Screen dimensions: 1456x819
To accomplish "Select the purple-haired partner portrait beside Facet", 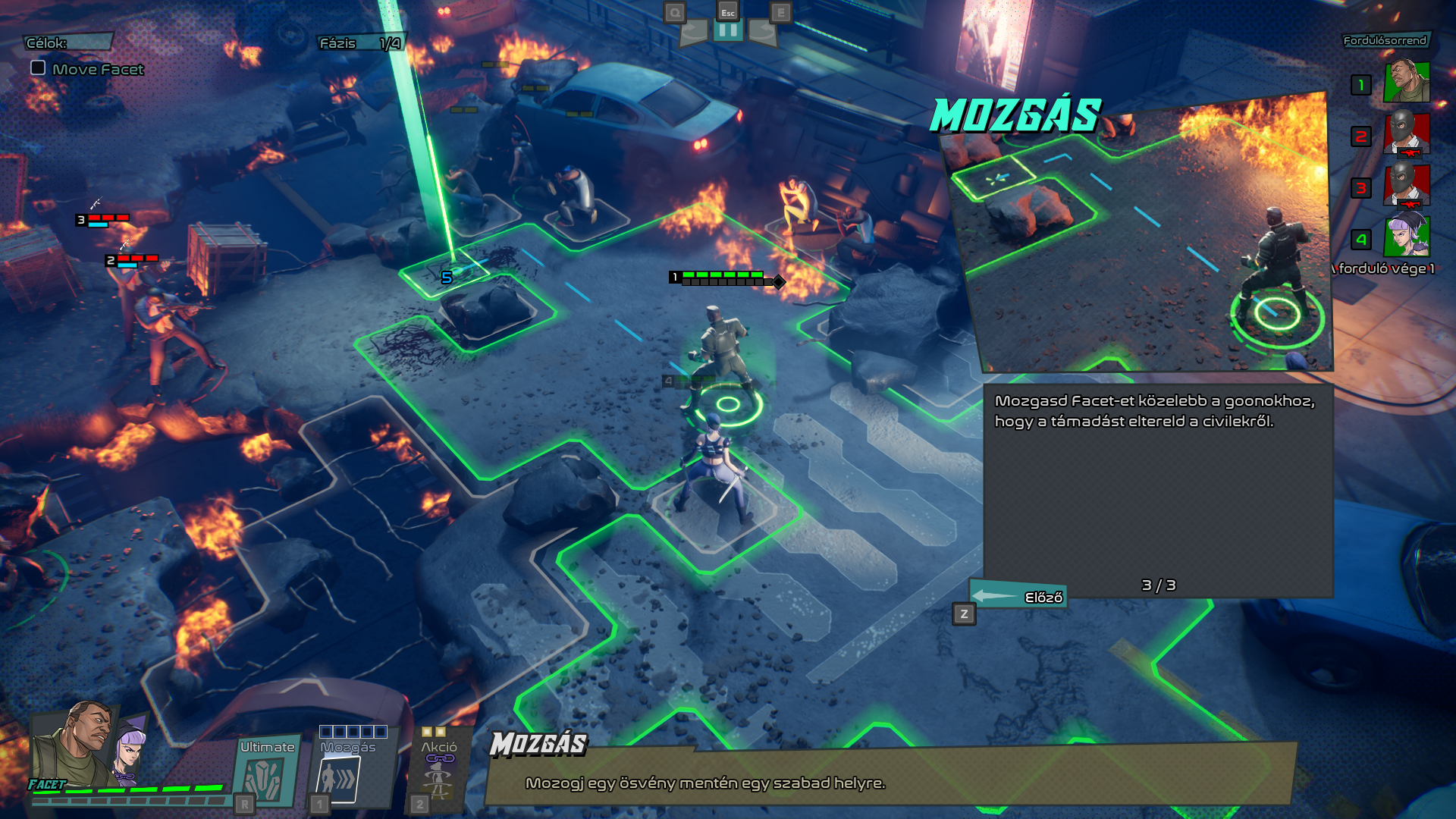I will (x=130, y=748).
